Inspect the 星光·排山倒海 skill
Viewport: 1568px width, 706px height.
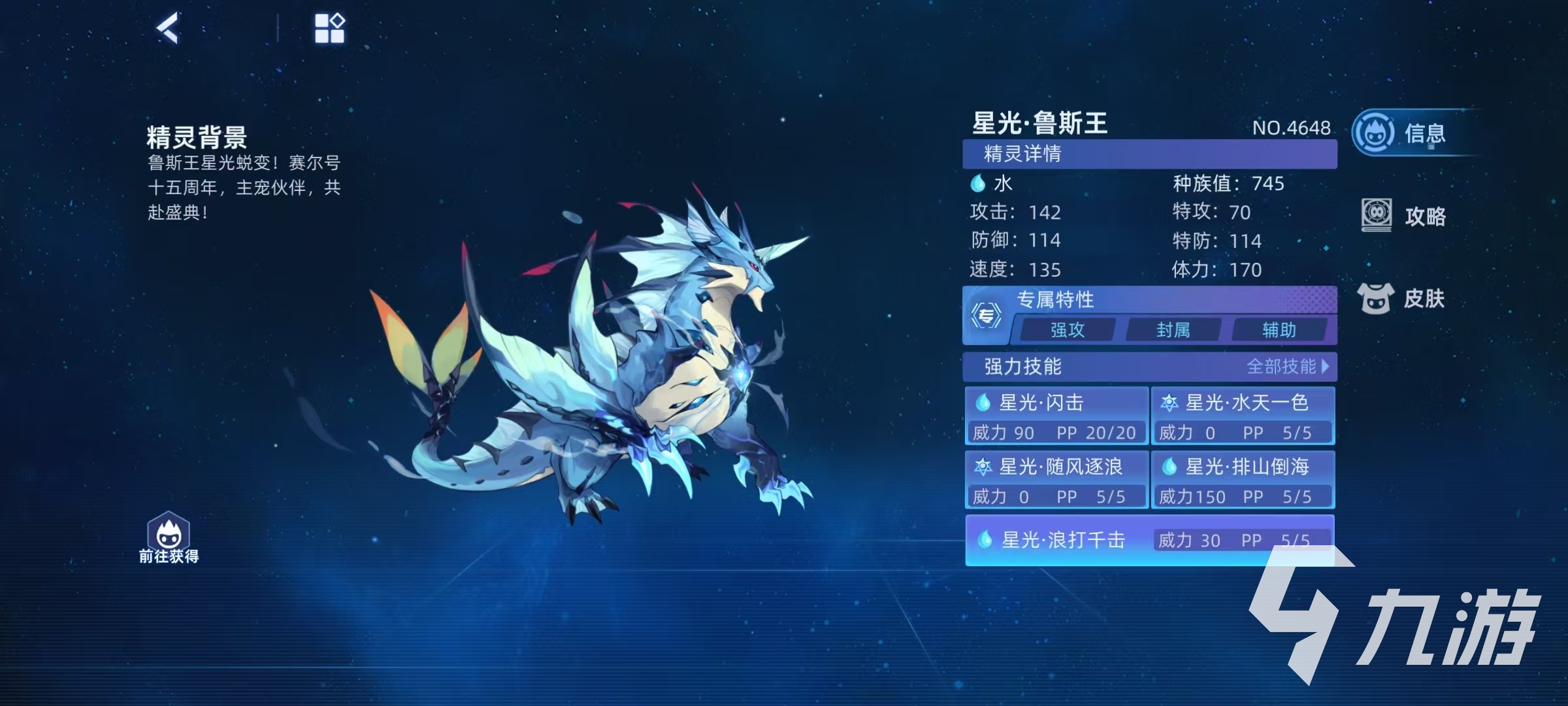tap(1243, 480)
